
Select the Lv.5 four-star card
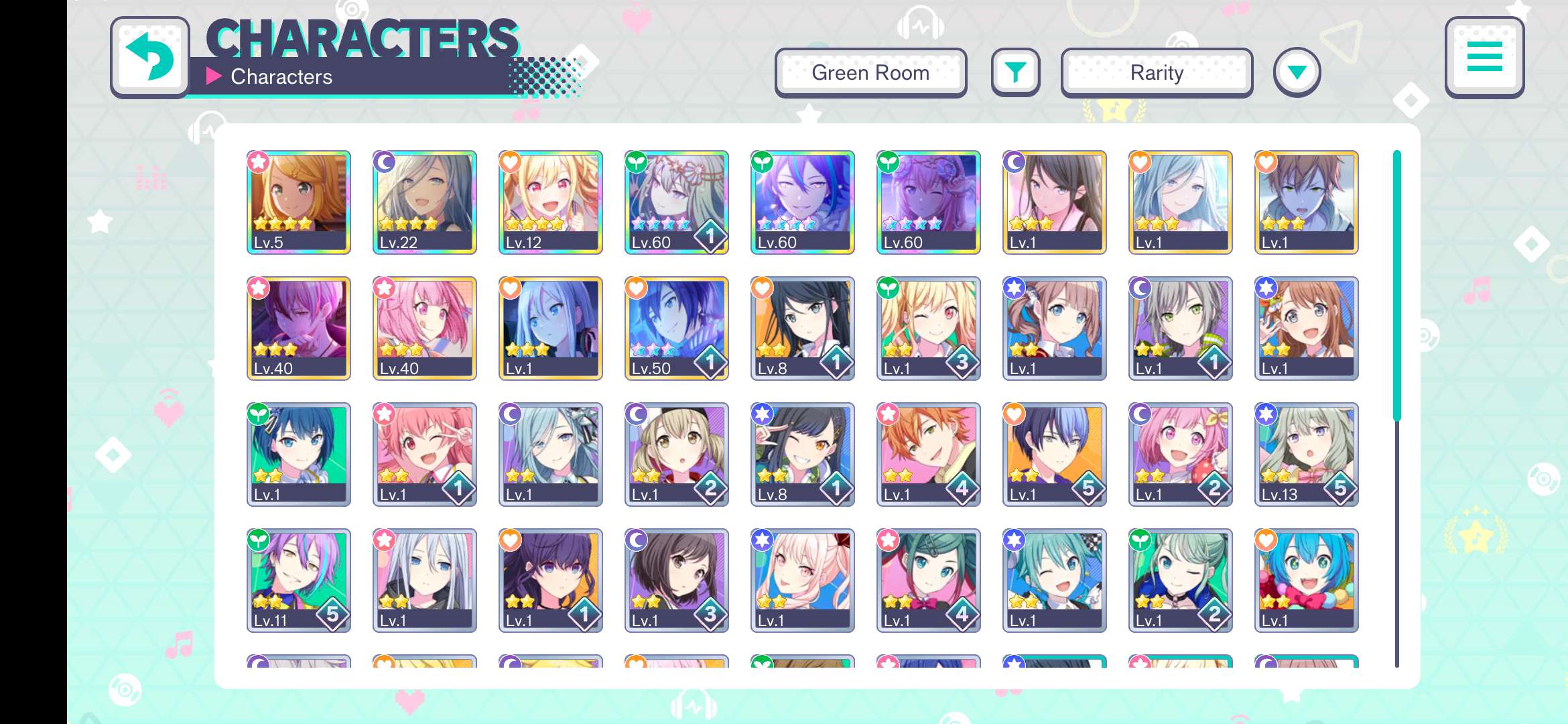point(299,202)
